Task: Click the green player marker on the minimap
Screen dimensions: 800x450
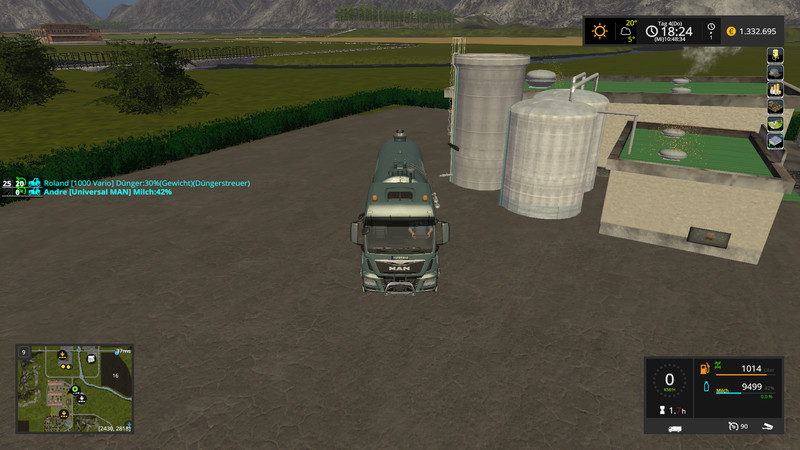Action: coord(74,389)
